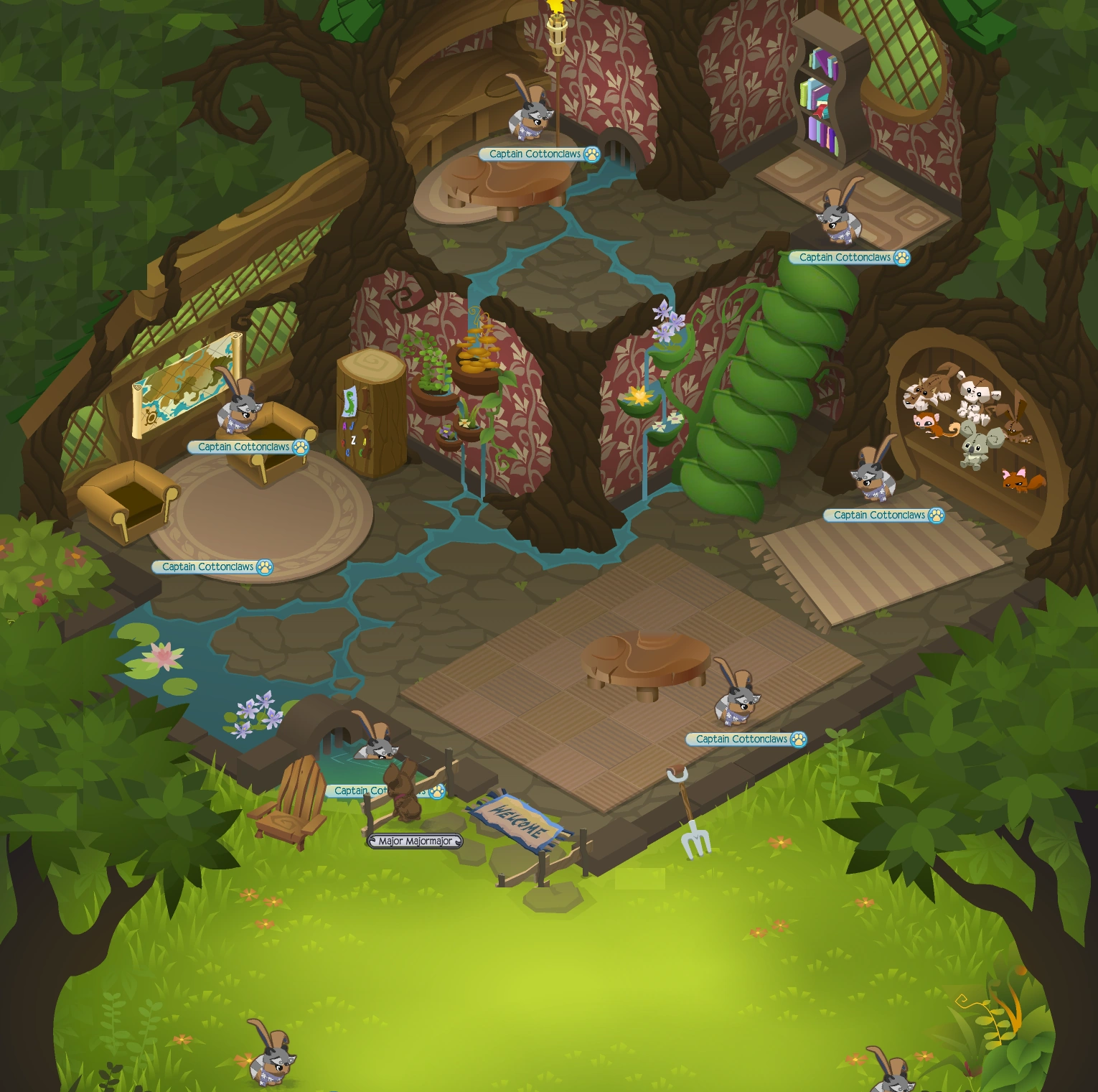Click the paw icon beside Captain Cottonclaws near the torch
Screen dimensions: 1098x1092
point(591,155)
